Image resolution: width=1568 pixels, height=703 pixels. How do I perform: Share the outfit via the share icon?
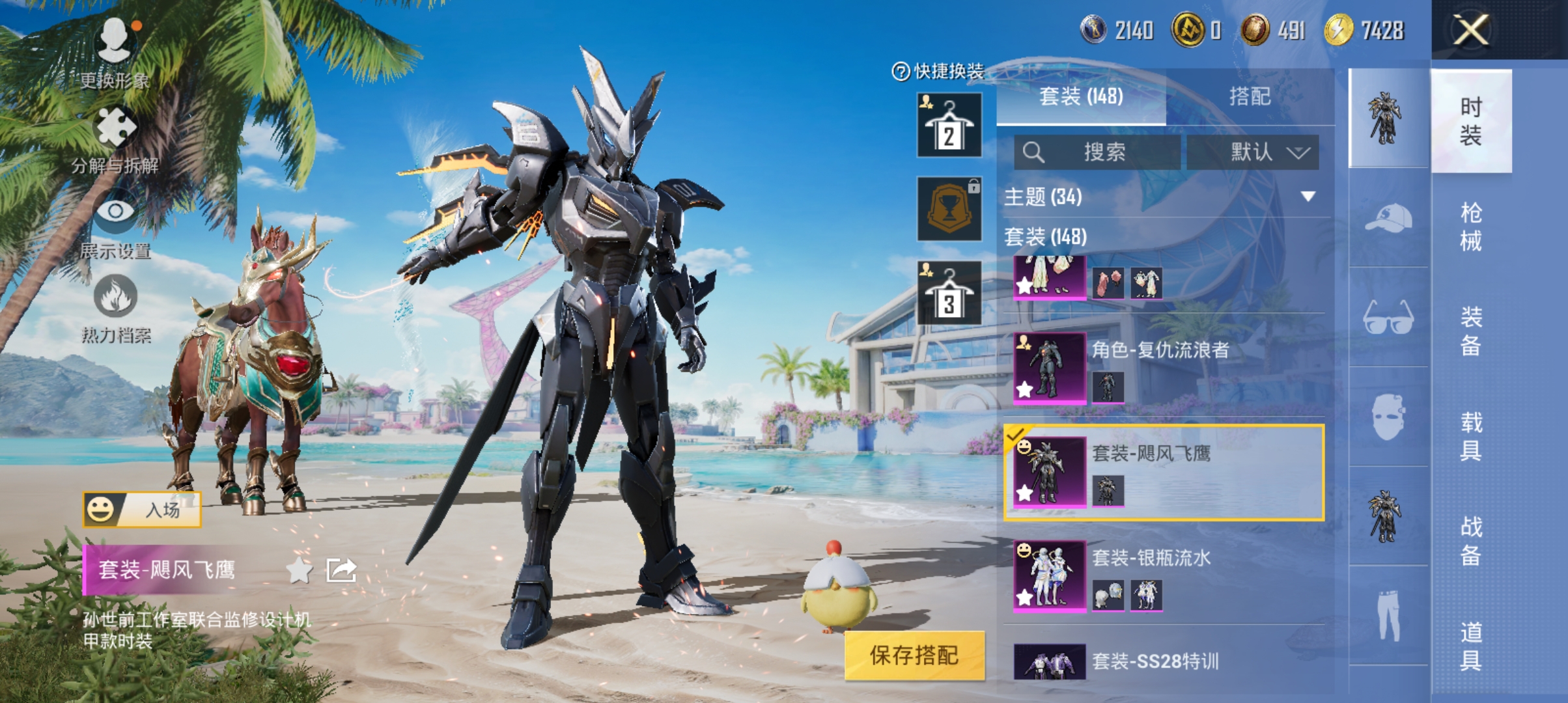(341, 571)
